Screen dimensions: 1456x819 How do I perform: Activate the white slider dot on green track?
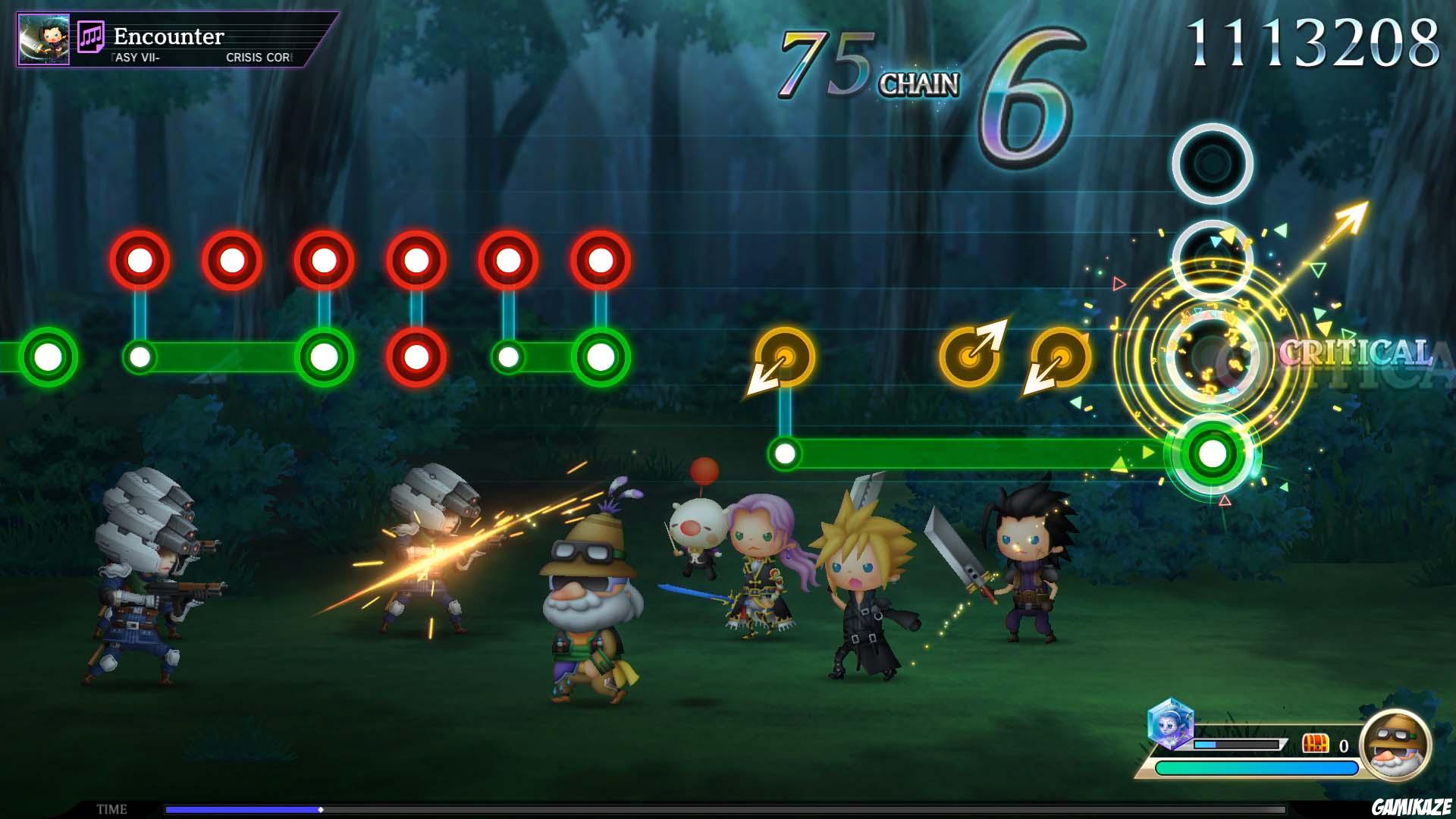pyautogui.click(x=786, y=455)
